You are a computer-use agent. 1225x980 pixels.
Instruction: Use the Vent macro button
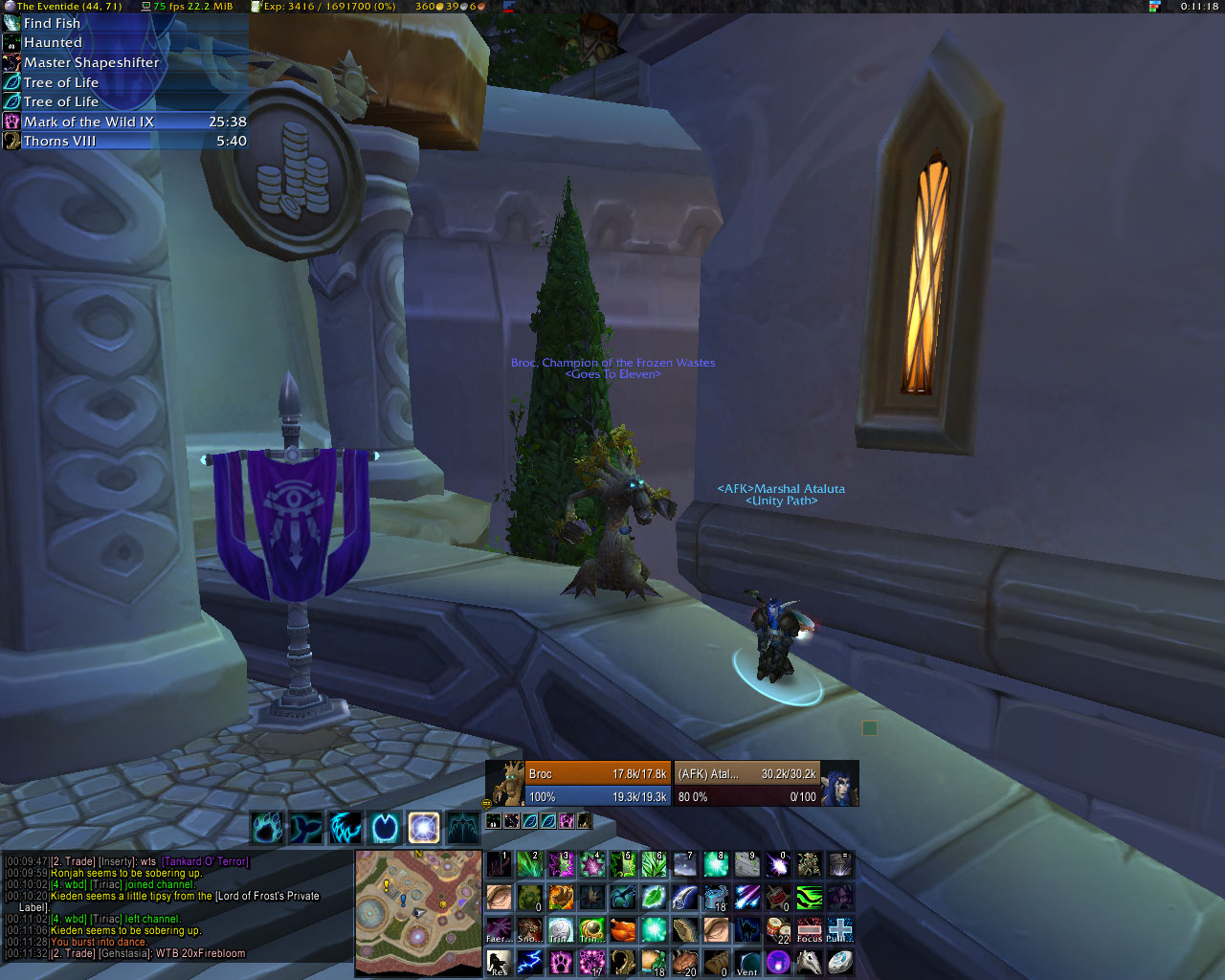[x=747, y=961]
